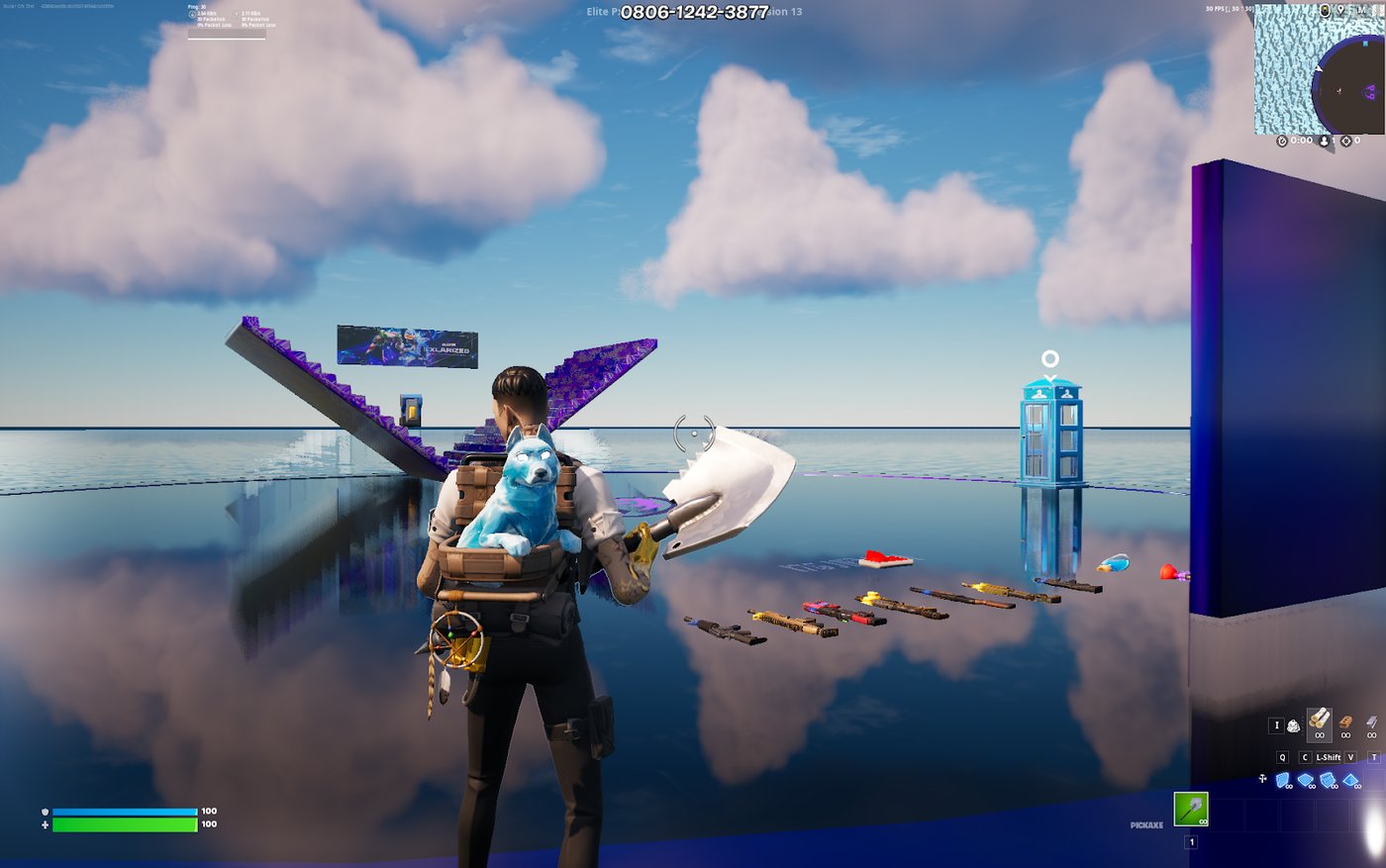Toggle the player marker above the phone booth
This screenshot has height=868, width=1386.
click(x=1048, y=357)
